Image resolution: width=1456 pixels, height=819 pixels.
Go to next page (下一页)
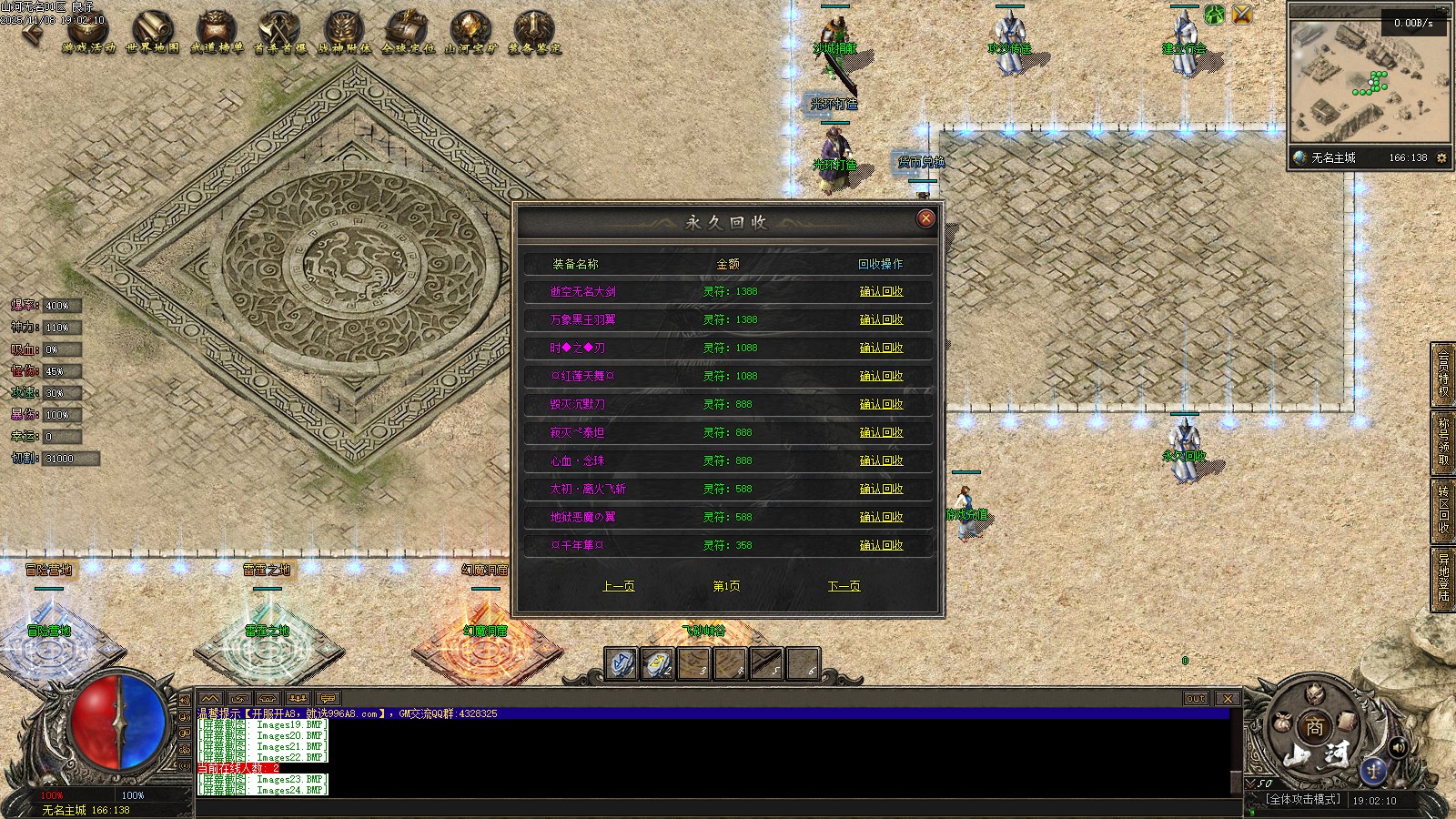pos(844,586)
